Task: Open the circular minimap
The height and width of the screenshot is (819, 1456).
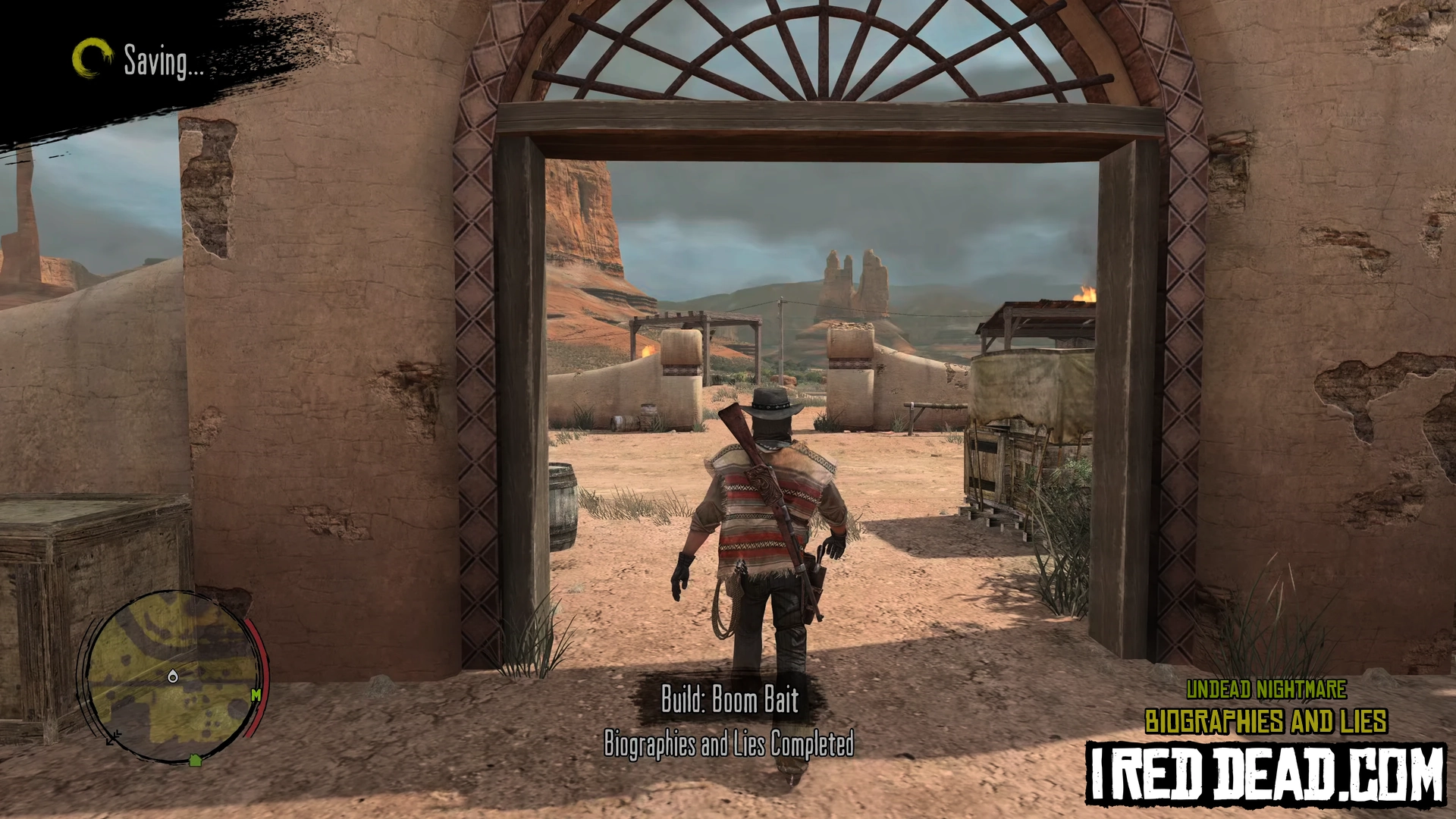Action: (173, 677)
